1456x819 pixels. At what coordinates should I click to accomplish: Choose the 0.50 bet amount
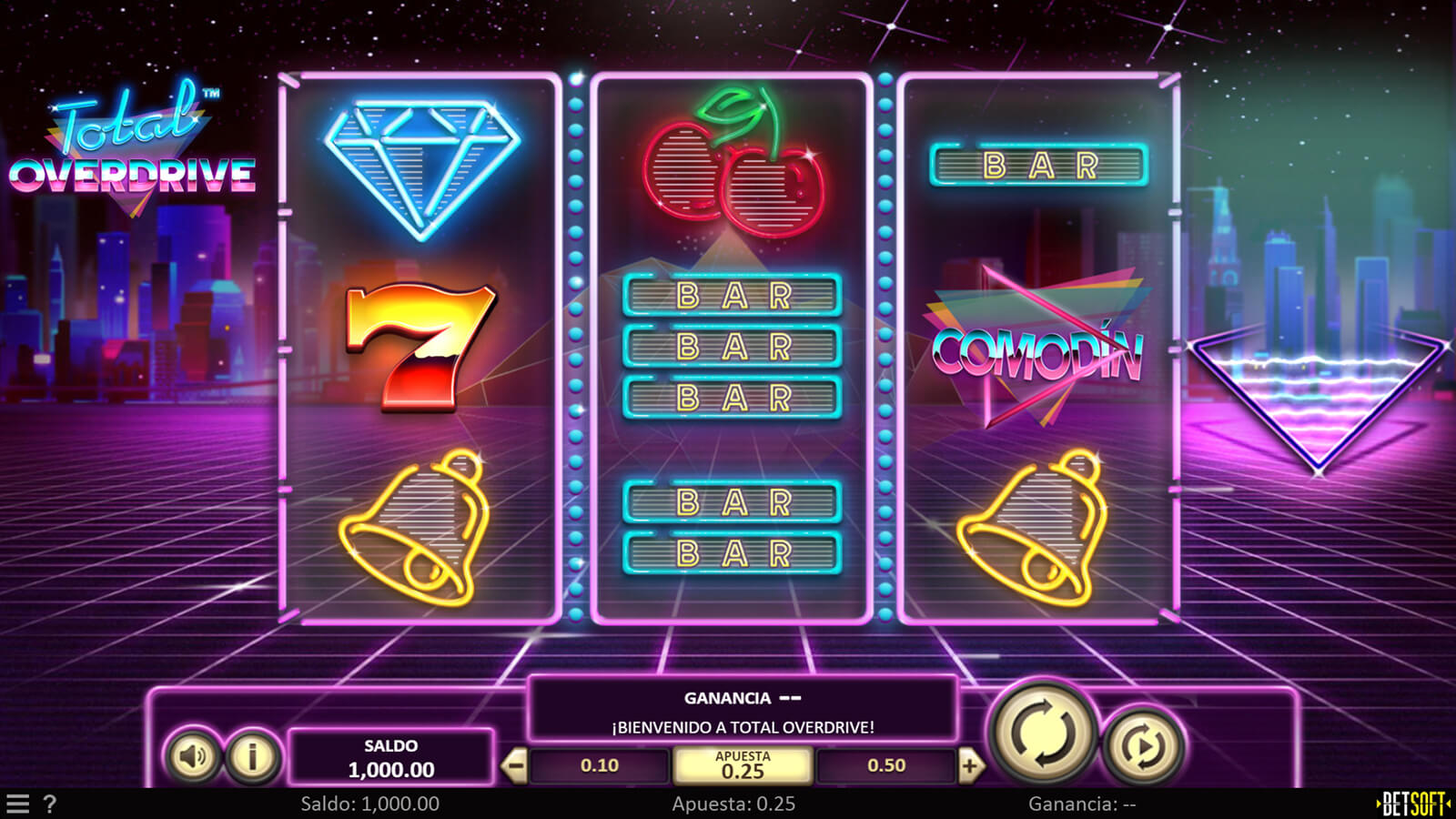click(x=886, y=766)
